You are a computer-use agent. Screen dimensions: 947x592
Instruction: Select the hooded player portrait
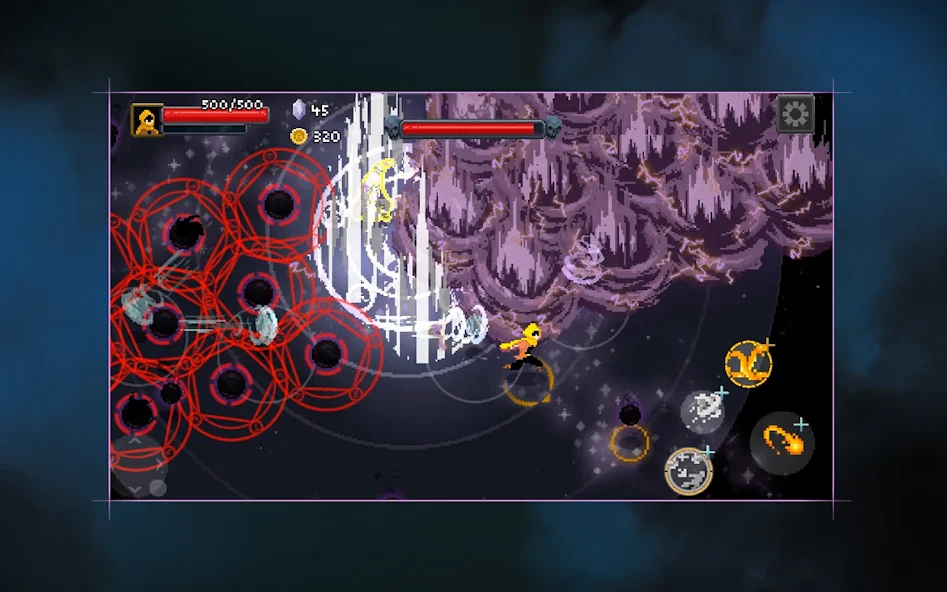click(147, 120)
